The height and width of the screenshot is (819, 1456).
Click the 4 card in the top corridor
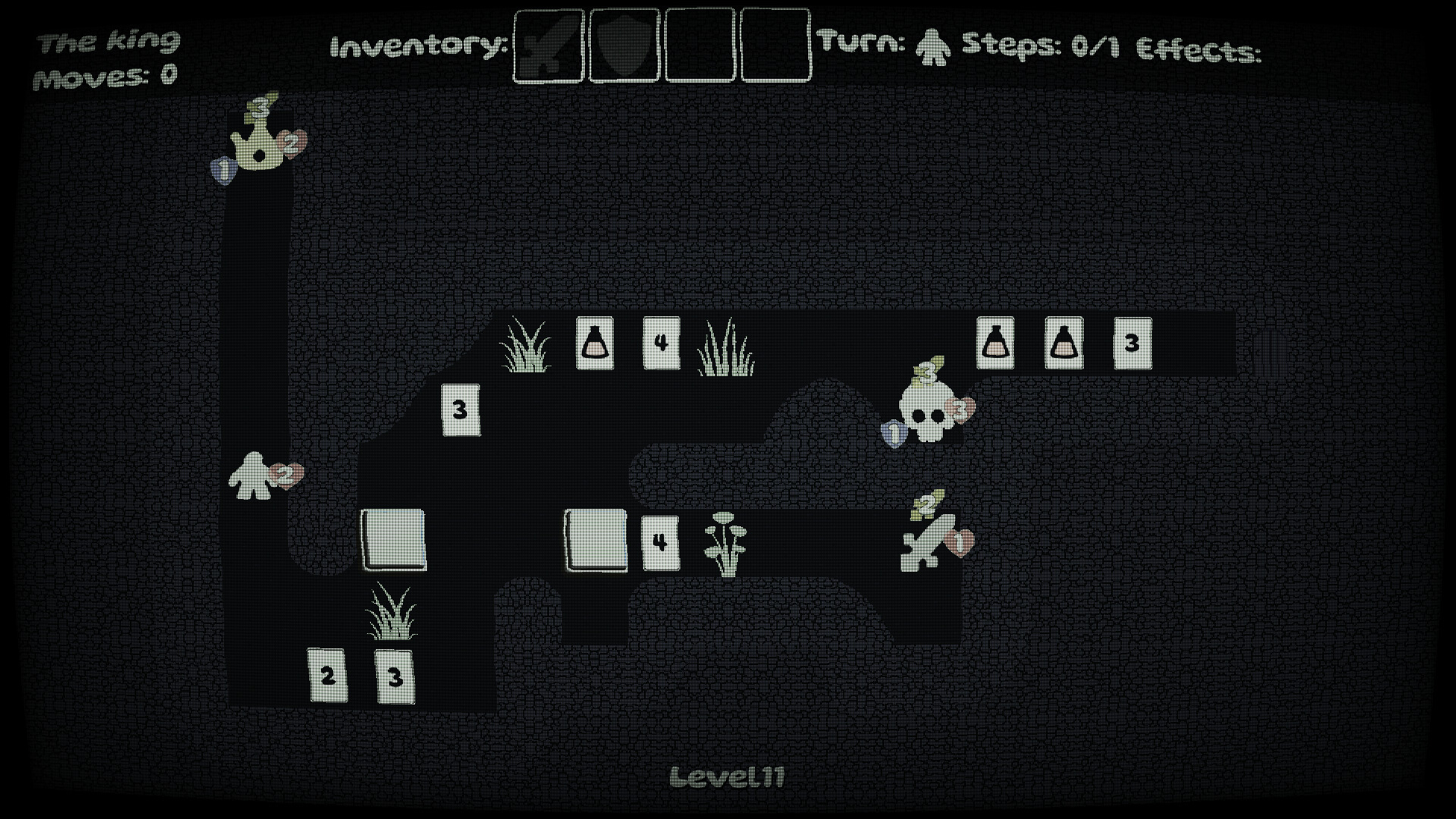click(662, 343)
